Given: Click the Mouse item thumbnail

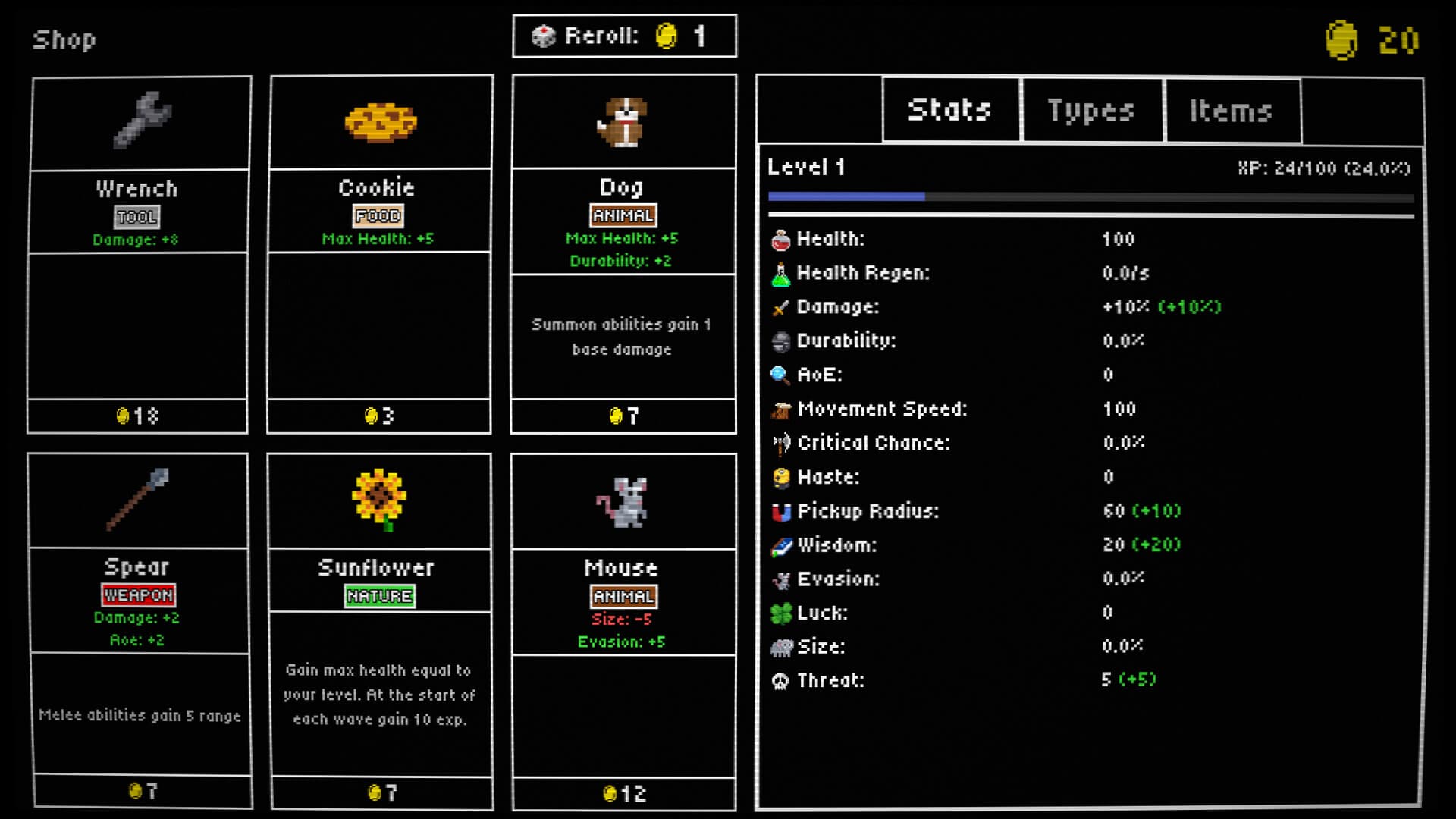Looking at the screenshot, I should [623, 500].
